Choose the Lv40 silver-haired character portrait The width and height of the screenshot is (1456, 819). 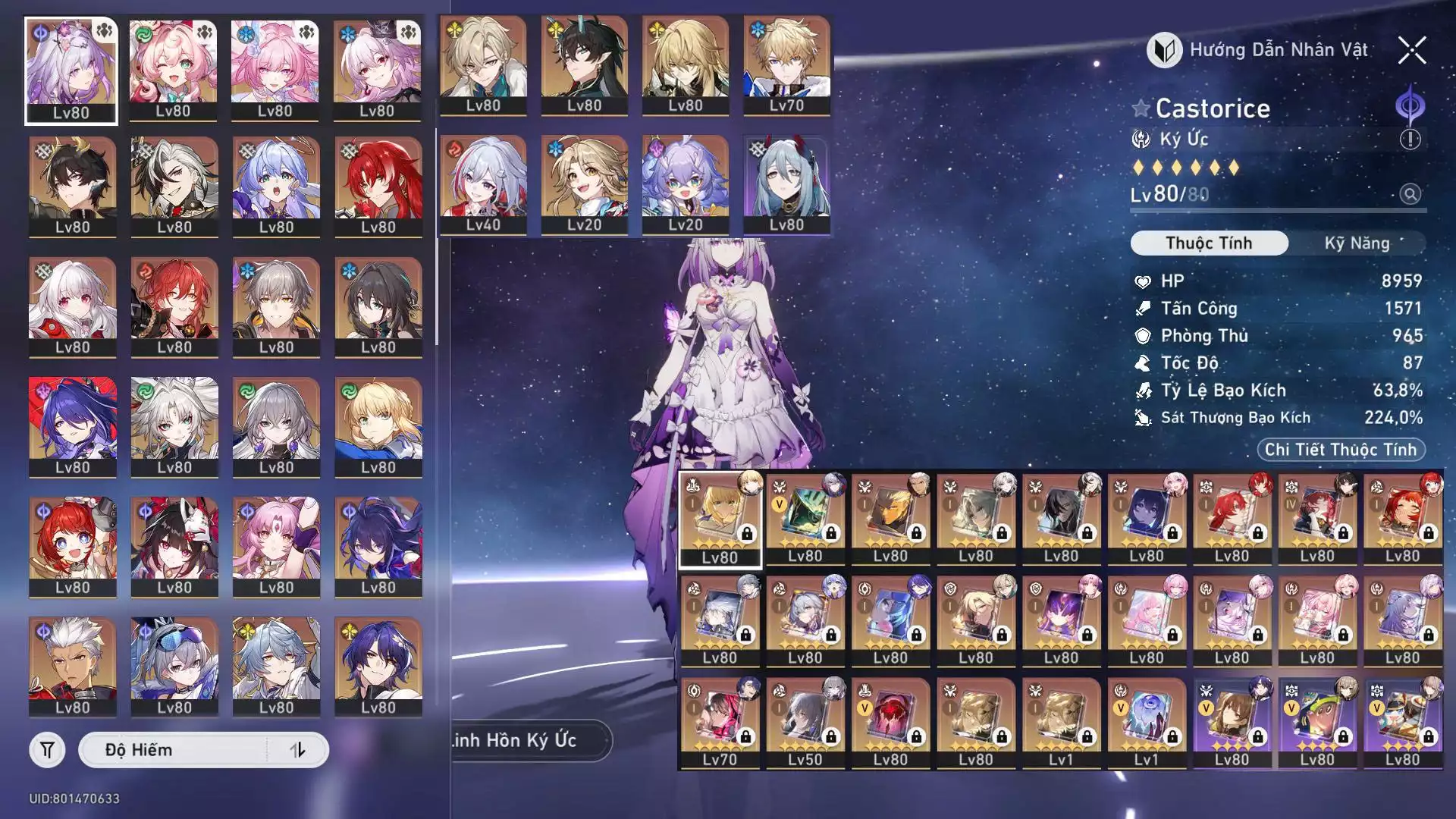[x=483, y=185]
